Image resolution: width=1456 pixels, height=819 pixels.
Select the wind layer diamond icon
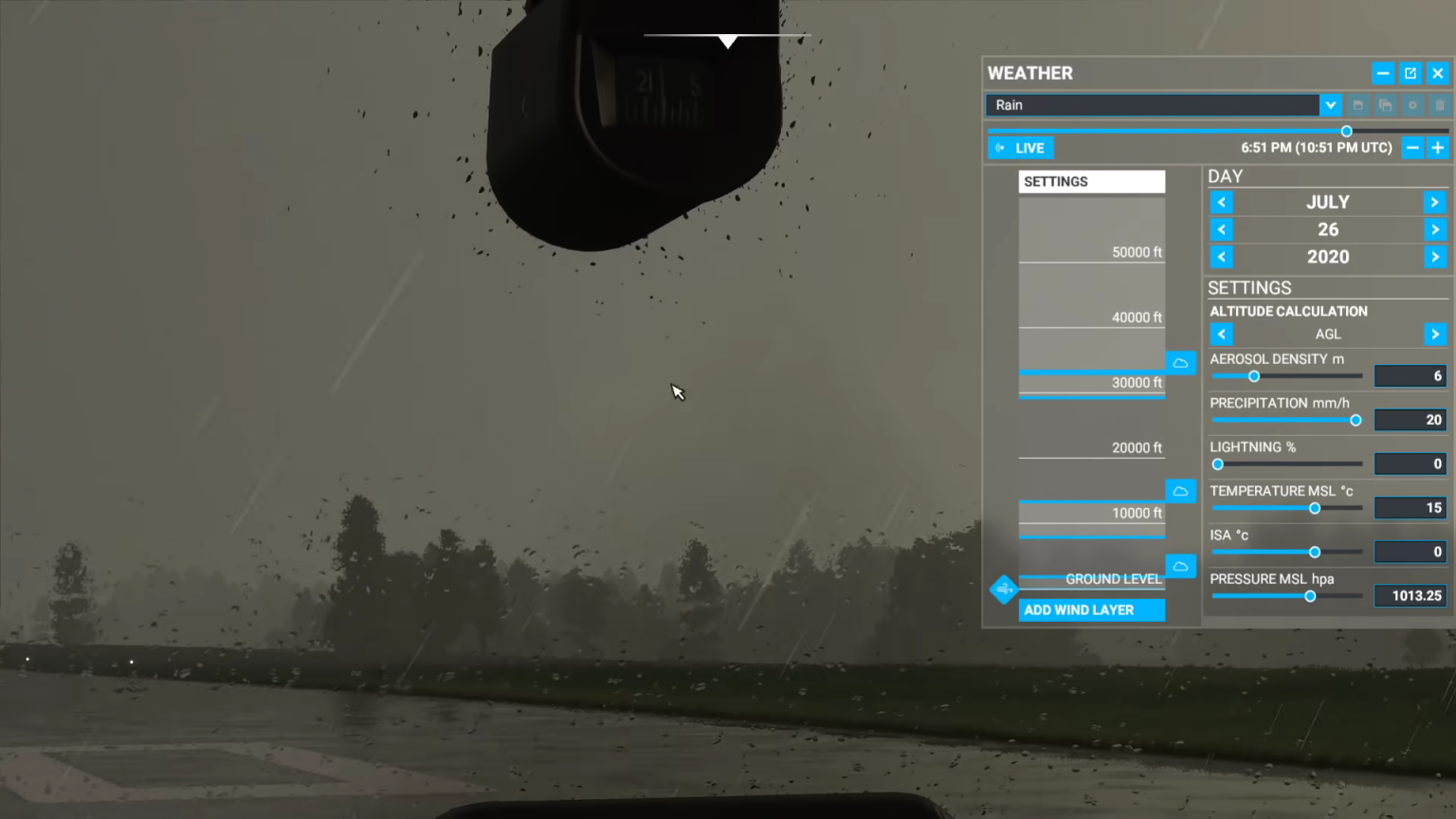[1003, 589]
